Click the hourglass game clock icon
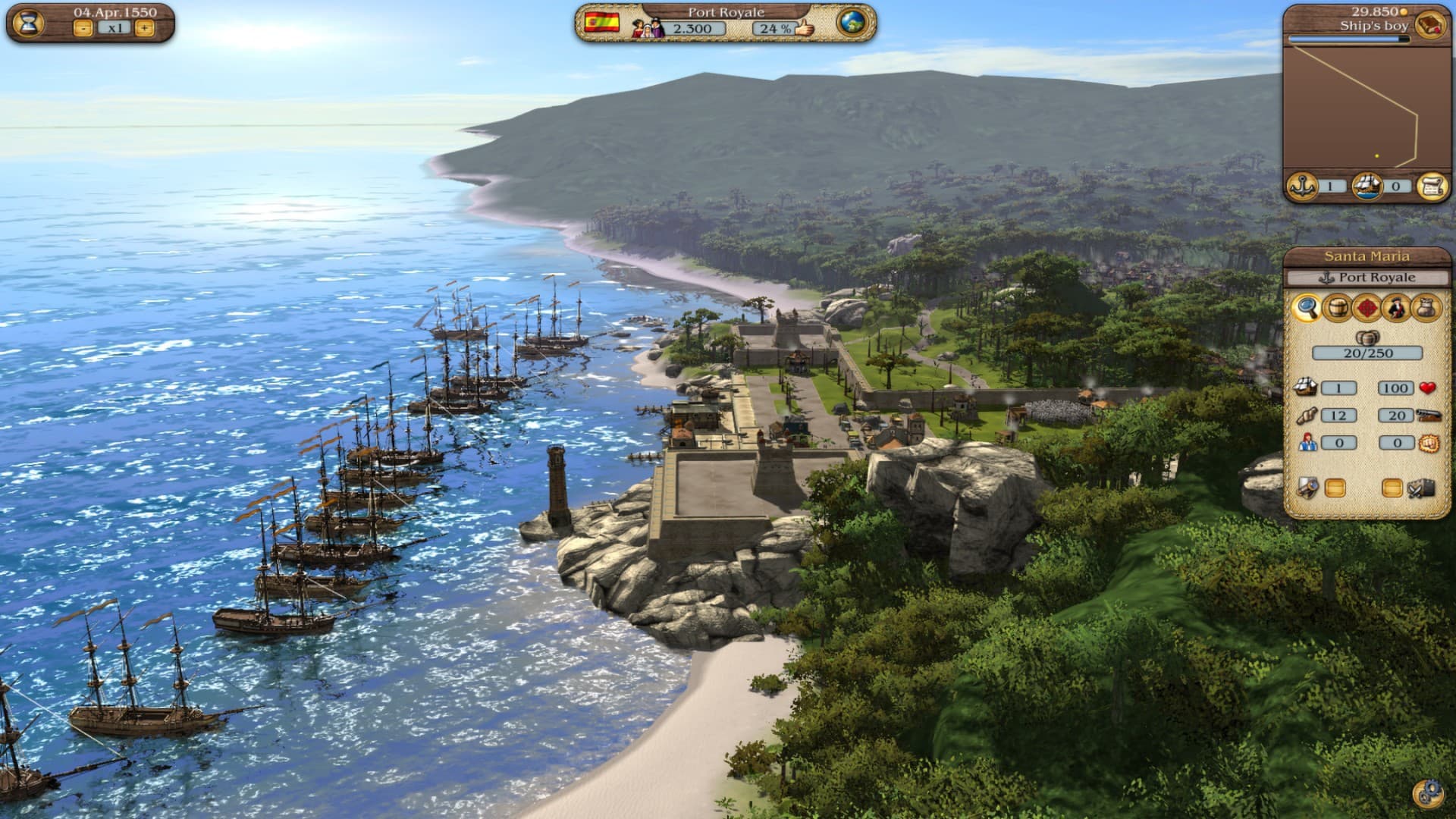The width and height of the screenshot is (1456, 819). 28,23
